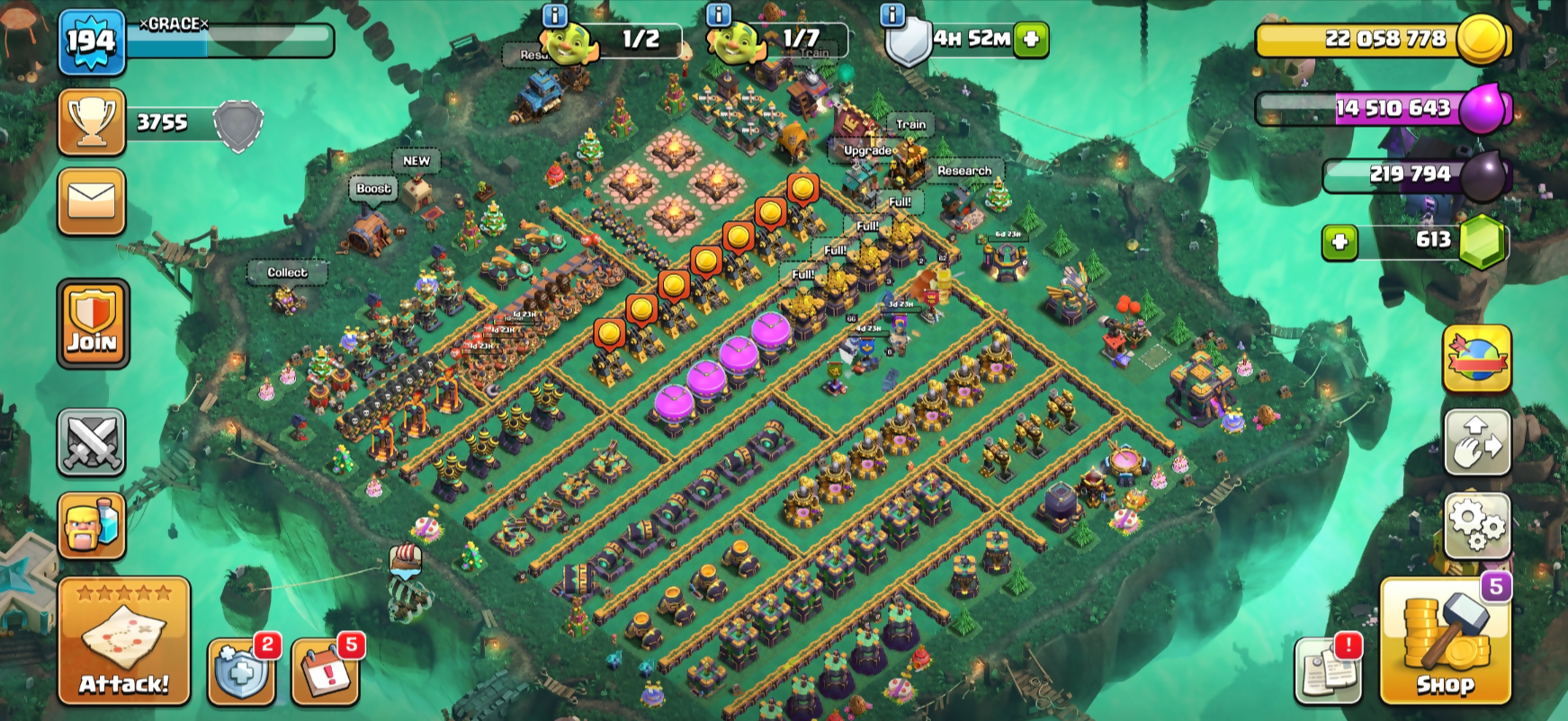Open the trophy league panel
The image size is (1568, 721).
point(92,122)
